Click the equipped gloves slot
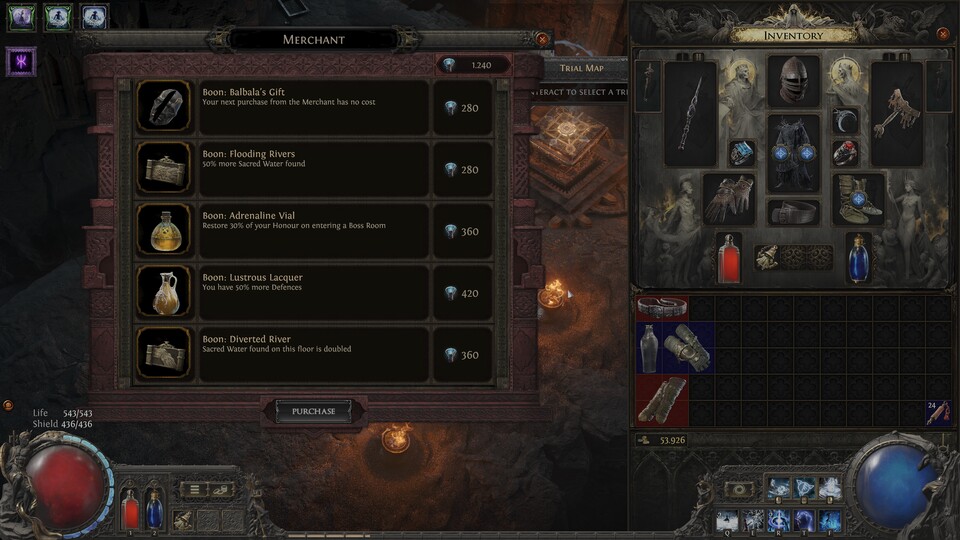 click(729, 198)
